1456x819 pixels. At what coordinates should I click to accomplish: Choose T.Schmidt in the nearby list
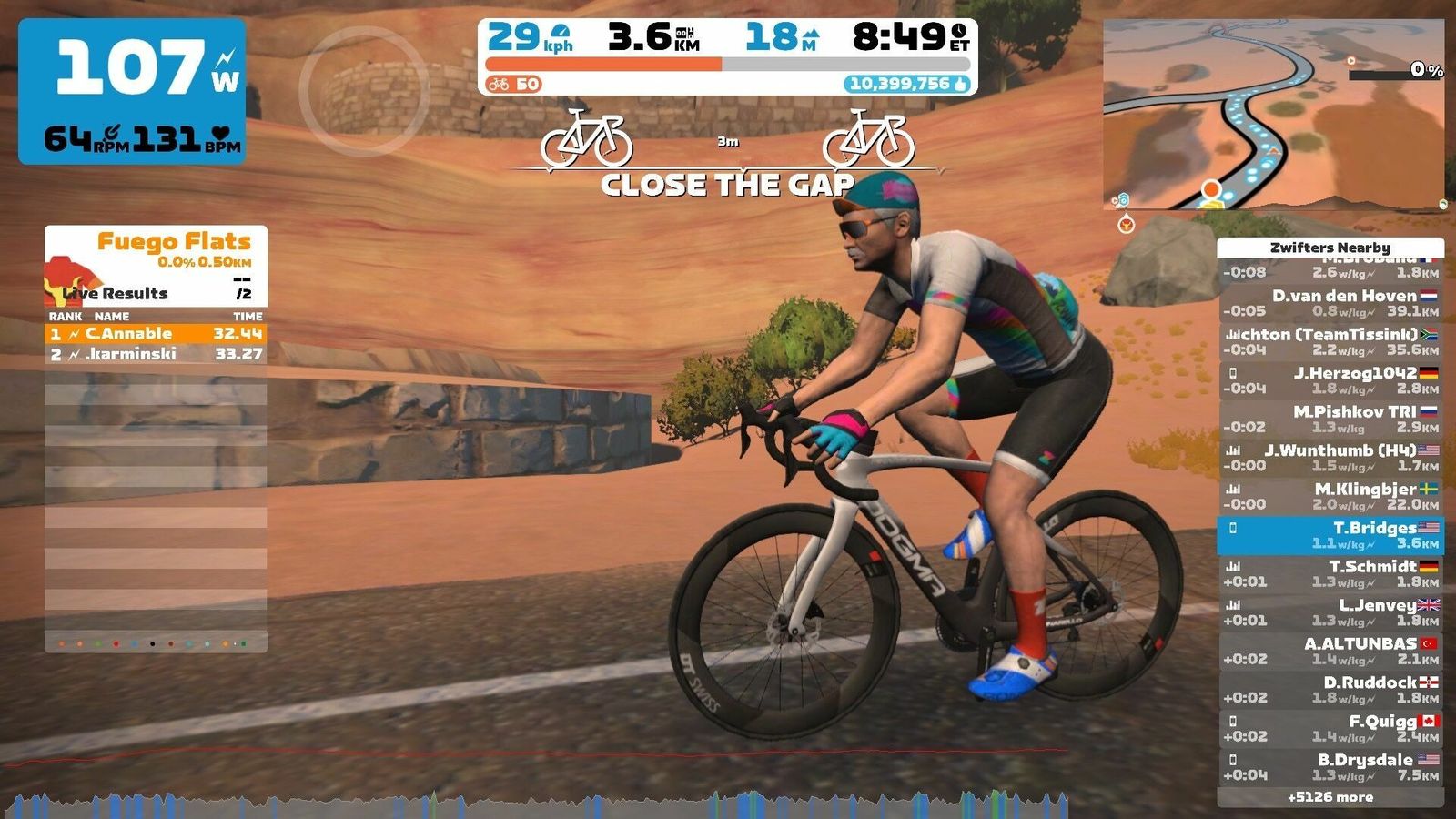(x=1330, y=574)
